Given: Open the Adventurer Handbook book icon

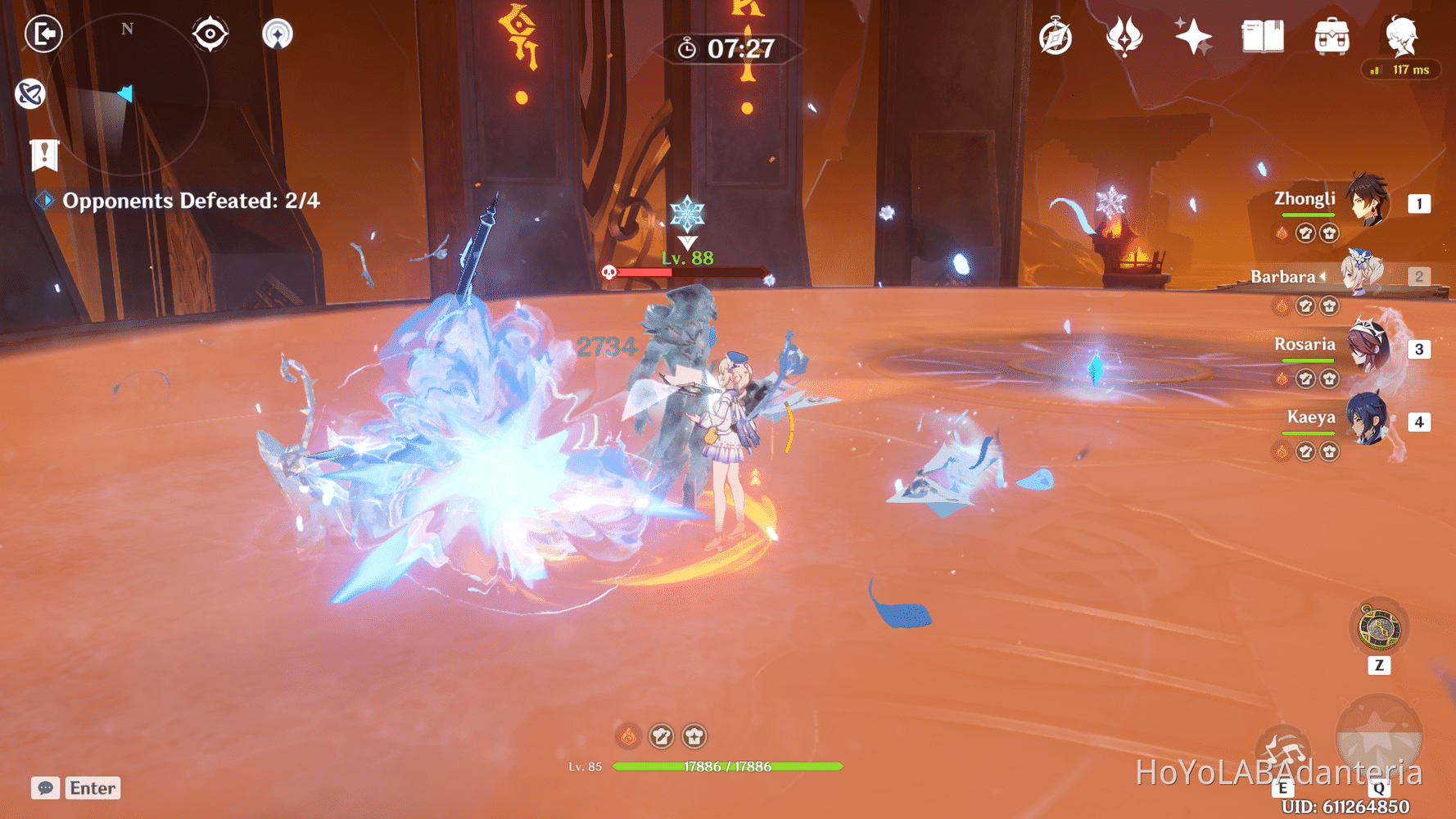Looking at the screenshot, I should pos(1261,34).
